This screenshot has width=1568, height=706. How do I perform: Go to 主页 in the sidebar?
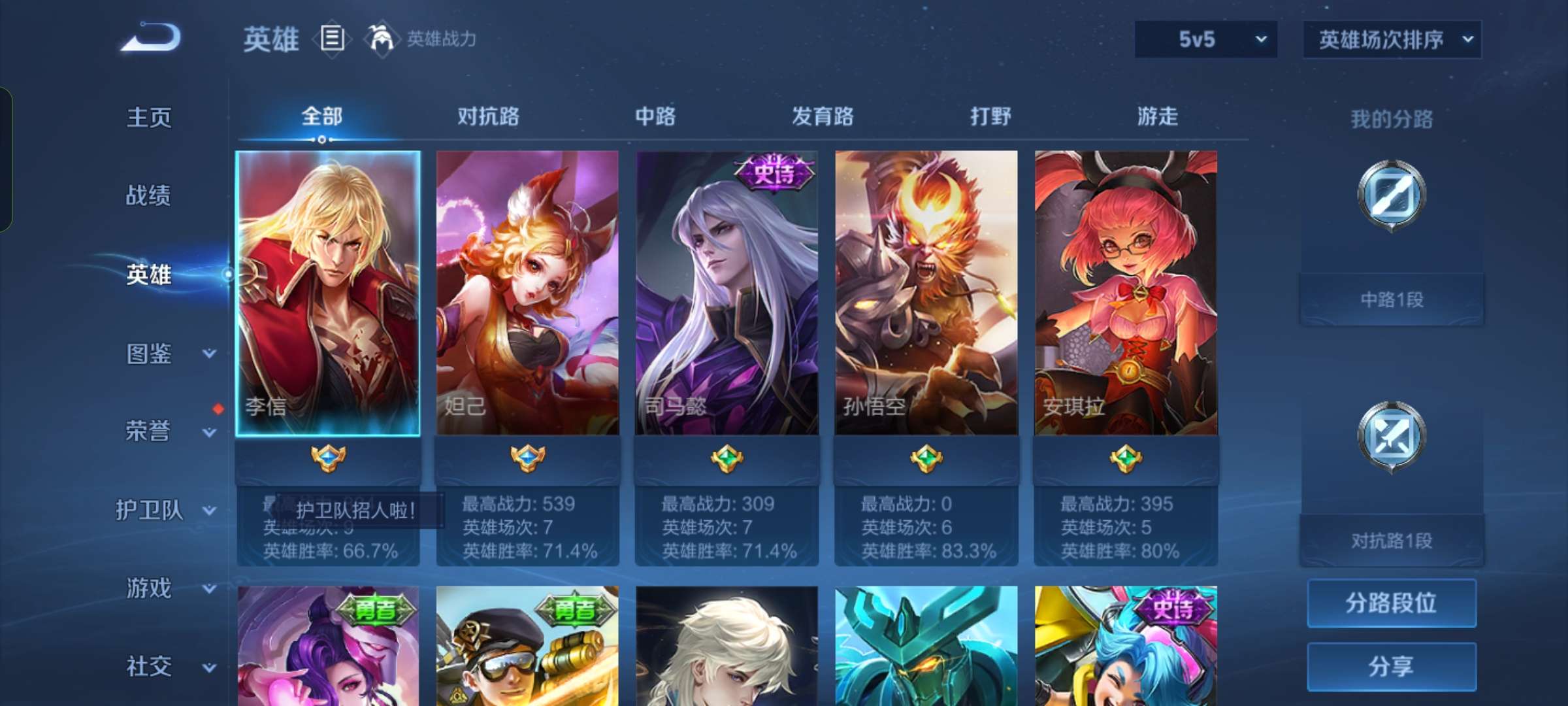tap(149, 118)
